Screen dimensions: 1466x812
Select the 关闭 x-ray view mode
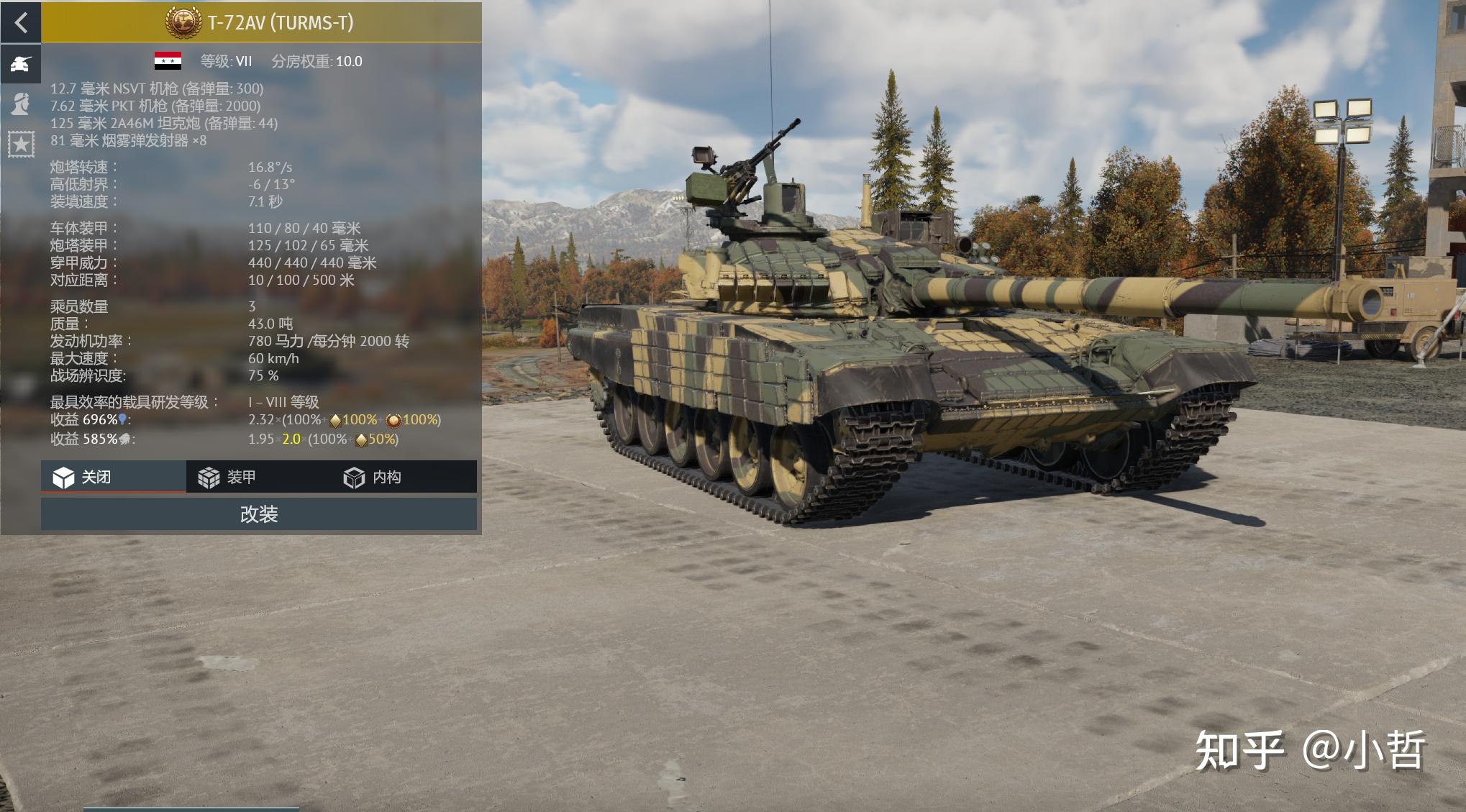point(92,477)
